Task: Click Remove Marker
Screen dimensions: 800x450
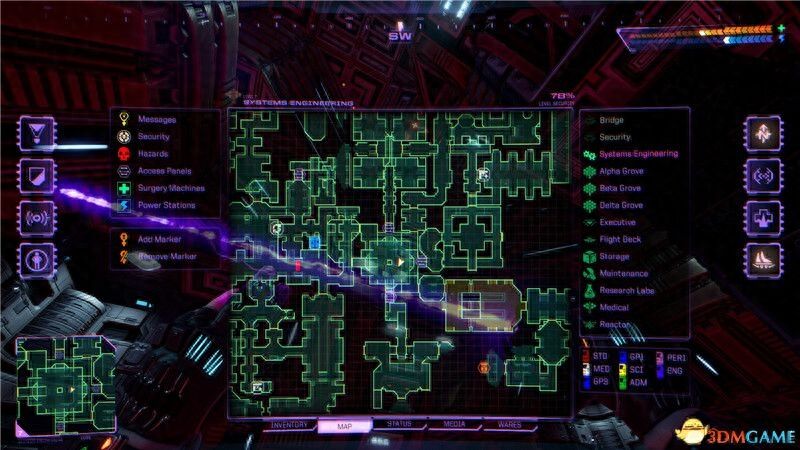Action: point(167,256)
